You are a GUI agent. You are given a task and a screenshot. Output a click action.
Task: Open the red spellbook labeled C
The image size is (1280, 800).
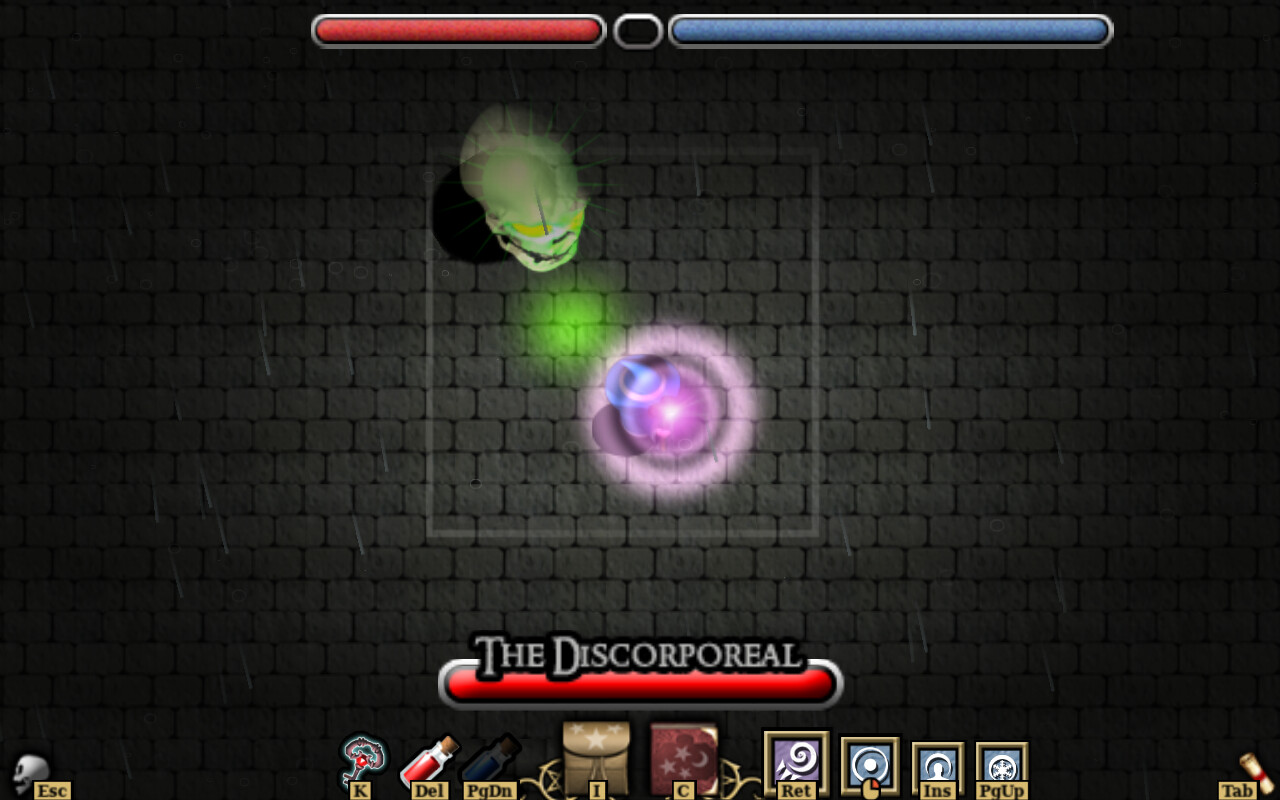coord(686,755)
